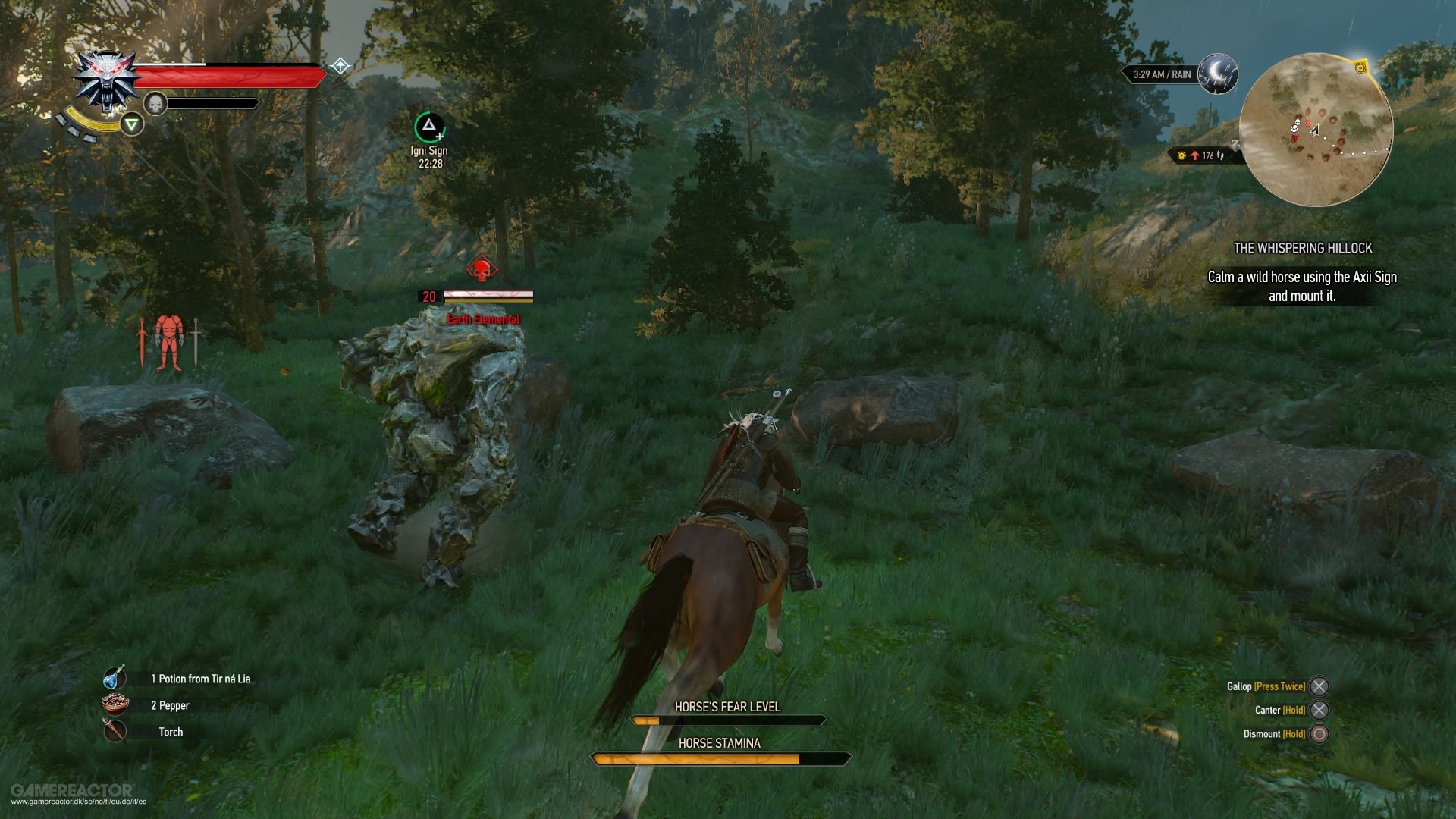Click the red armor damage indicator

tap(169, 341)
